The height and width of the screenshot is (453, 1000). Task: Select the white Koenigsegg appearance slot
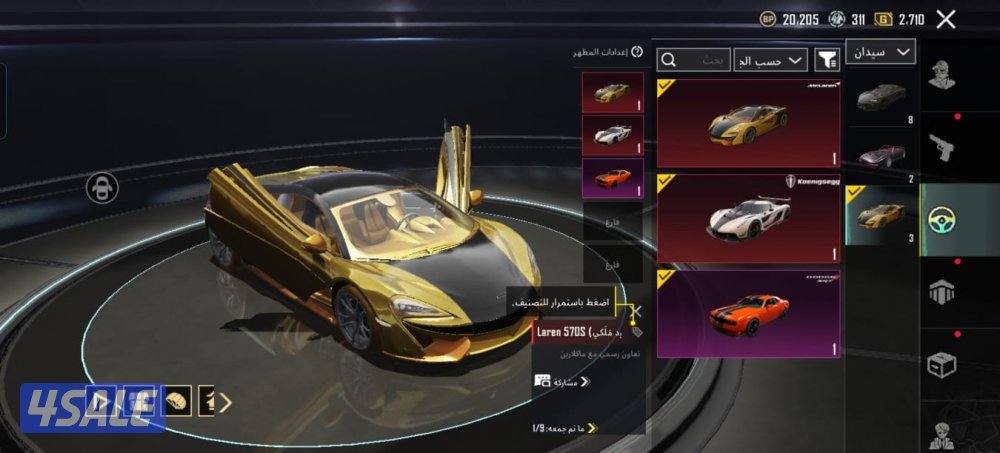point(612,135)
